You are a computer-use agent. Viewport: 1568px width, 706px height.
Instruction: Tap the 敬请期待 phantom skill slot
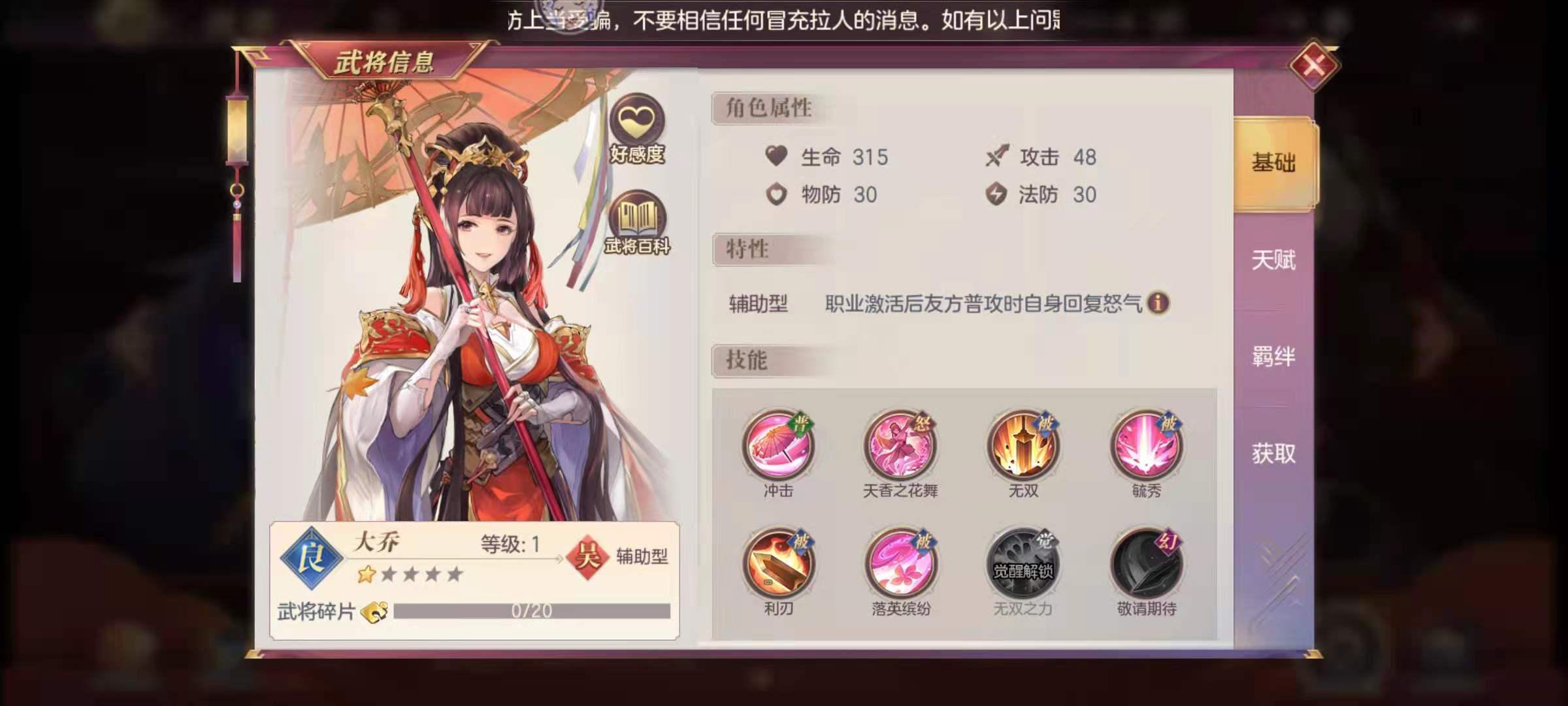point(1147,563)
